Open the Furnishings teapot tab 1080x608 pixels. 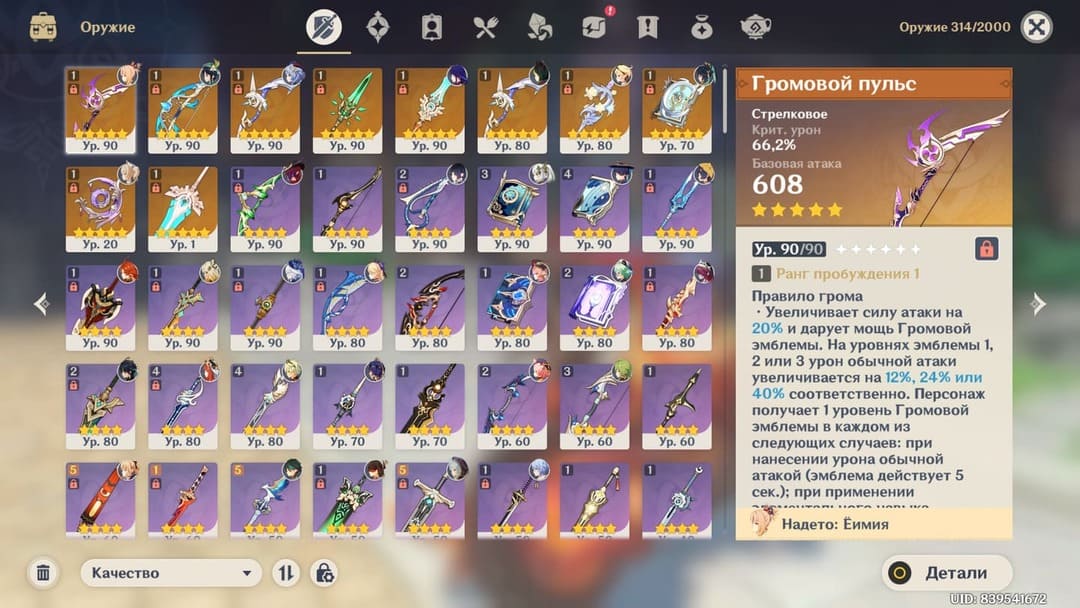click(x=755, y=27)
